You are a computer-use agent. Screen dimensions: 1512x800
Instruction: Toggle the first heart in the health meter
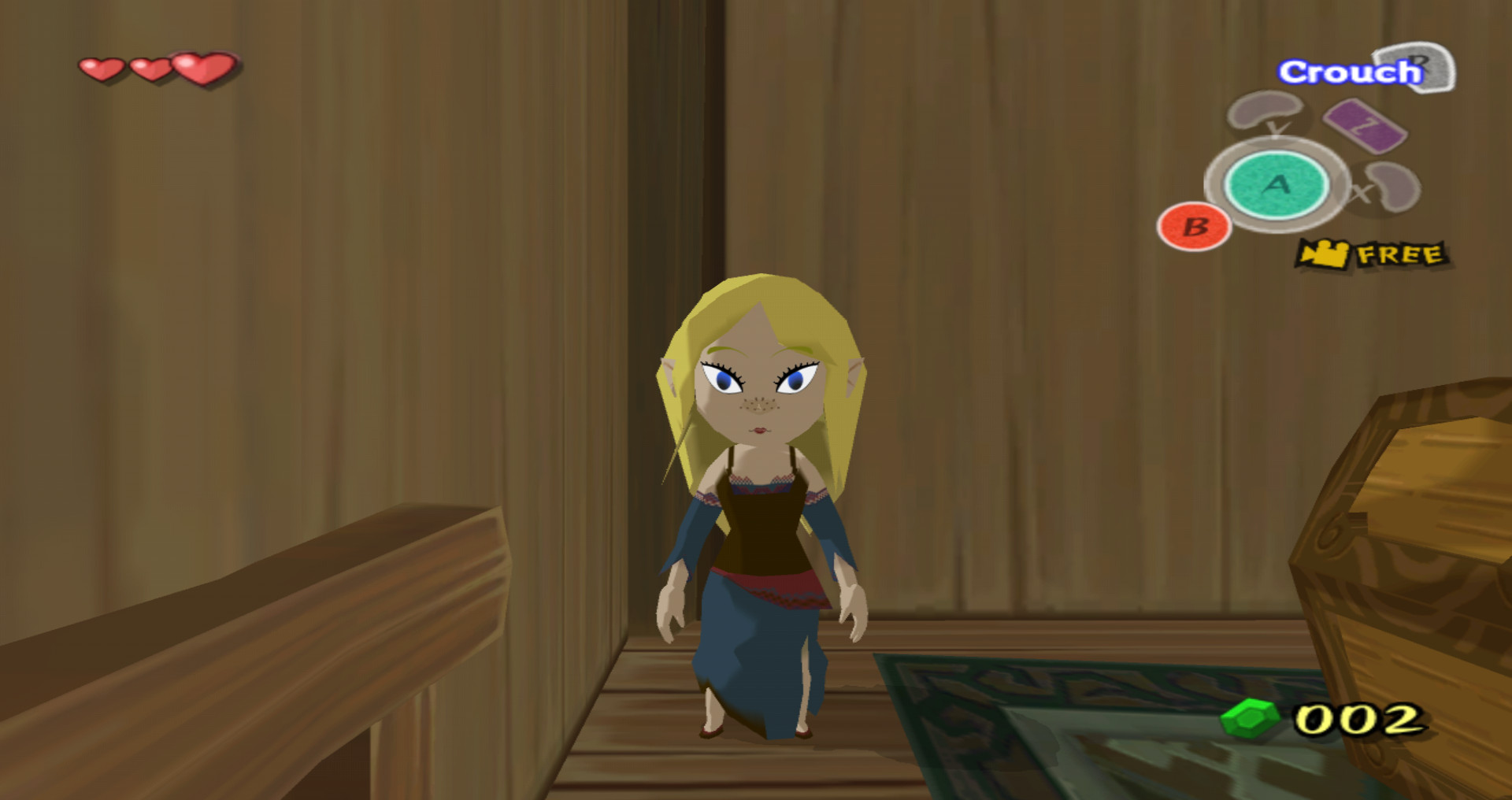(x=100, y=70)
